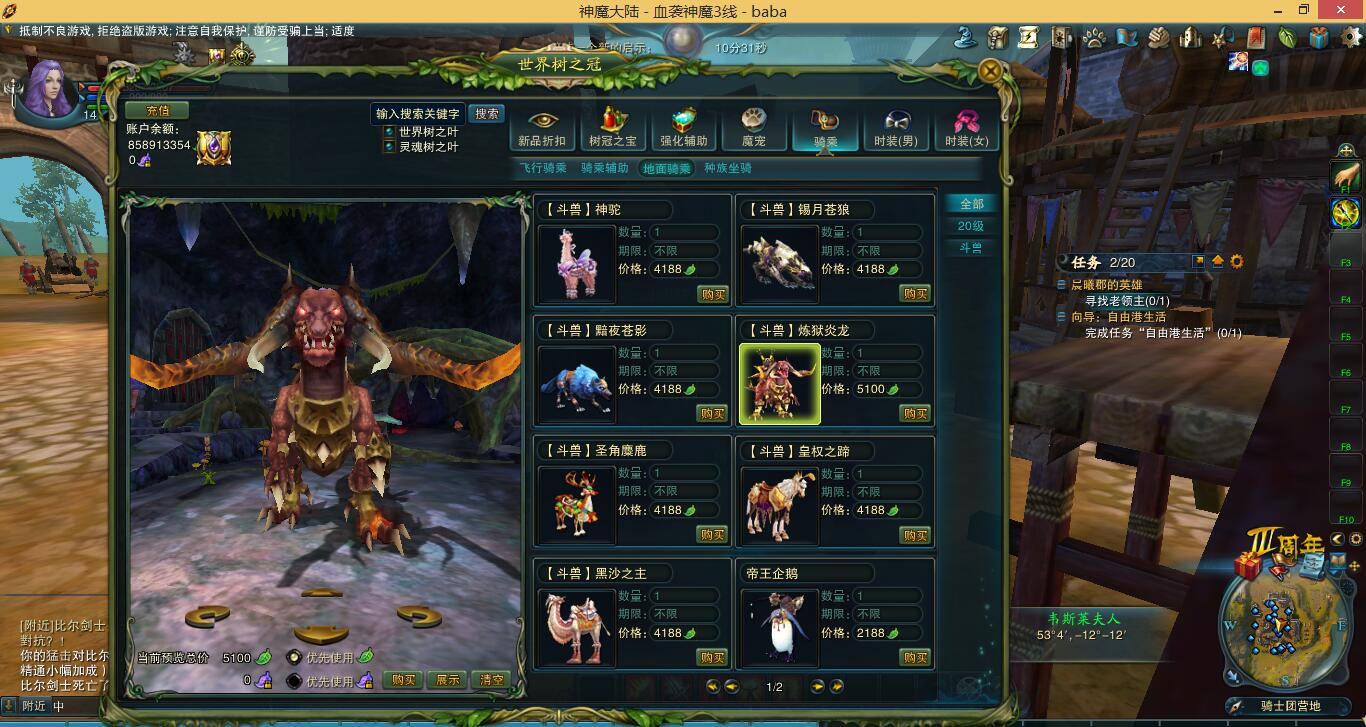This screenshot has width=1366, height=727.
Task: Click the wizard hat icon in top toolbar
Action: coord(963,37)
